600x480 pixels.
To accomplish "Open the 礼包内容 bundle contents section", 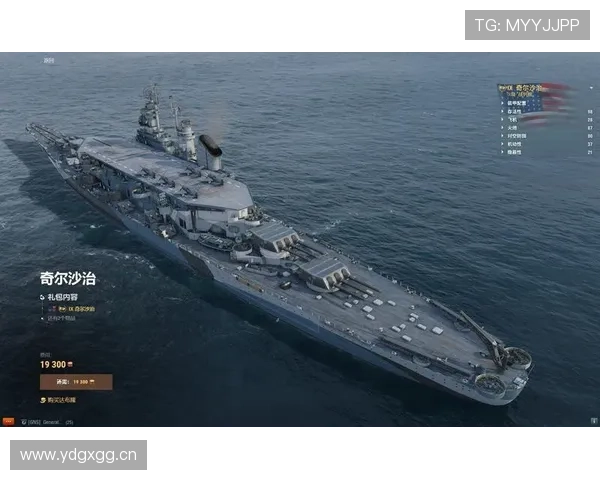I will coord(60,297).
